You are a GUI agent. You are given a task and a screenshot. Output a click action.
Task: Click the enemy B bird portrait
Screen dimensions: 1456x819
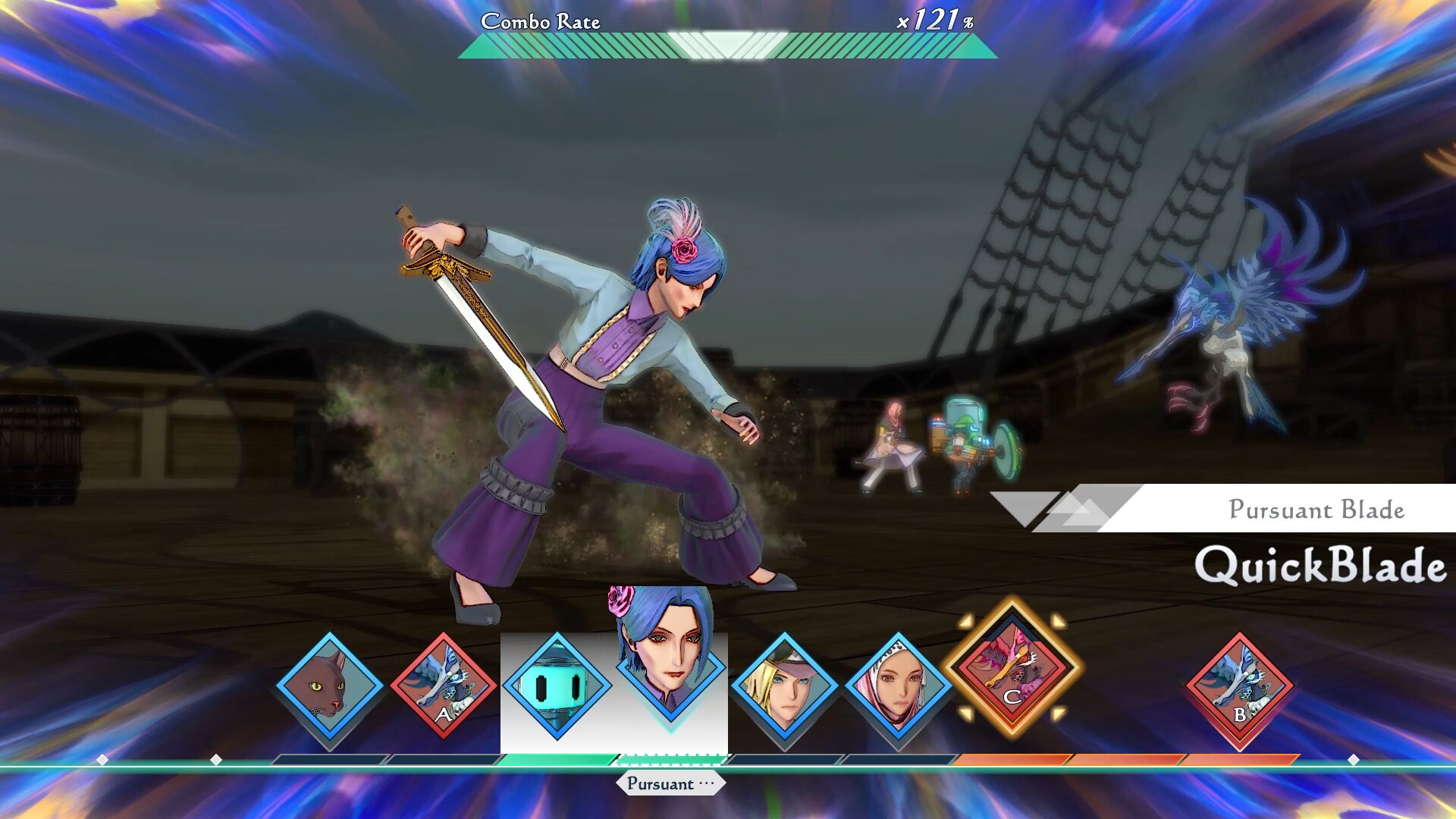point(1239,686)
